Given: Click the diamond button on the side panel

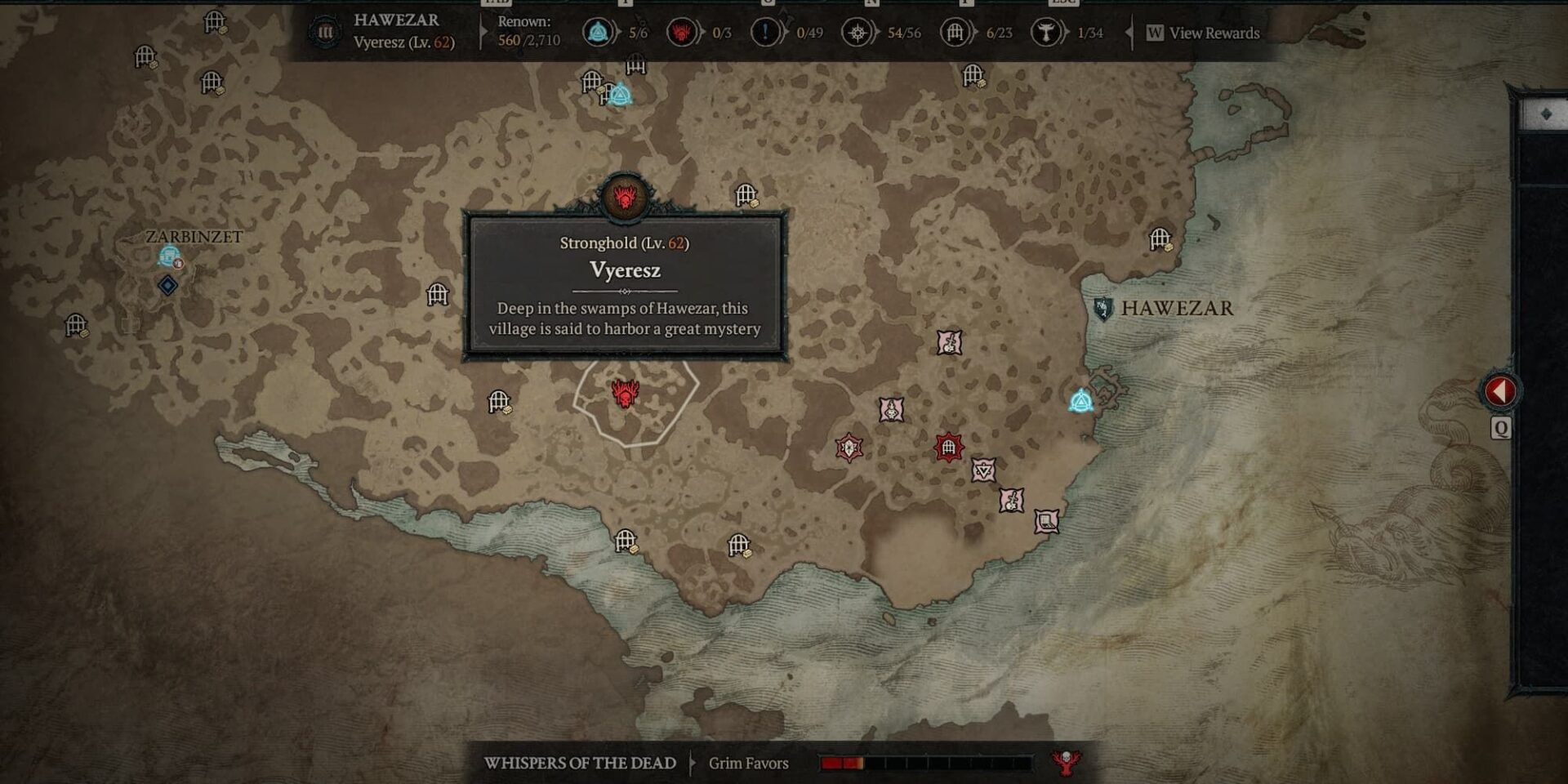Looking at the screenshot, I should [x=1545, y=114].
